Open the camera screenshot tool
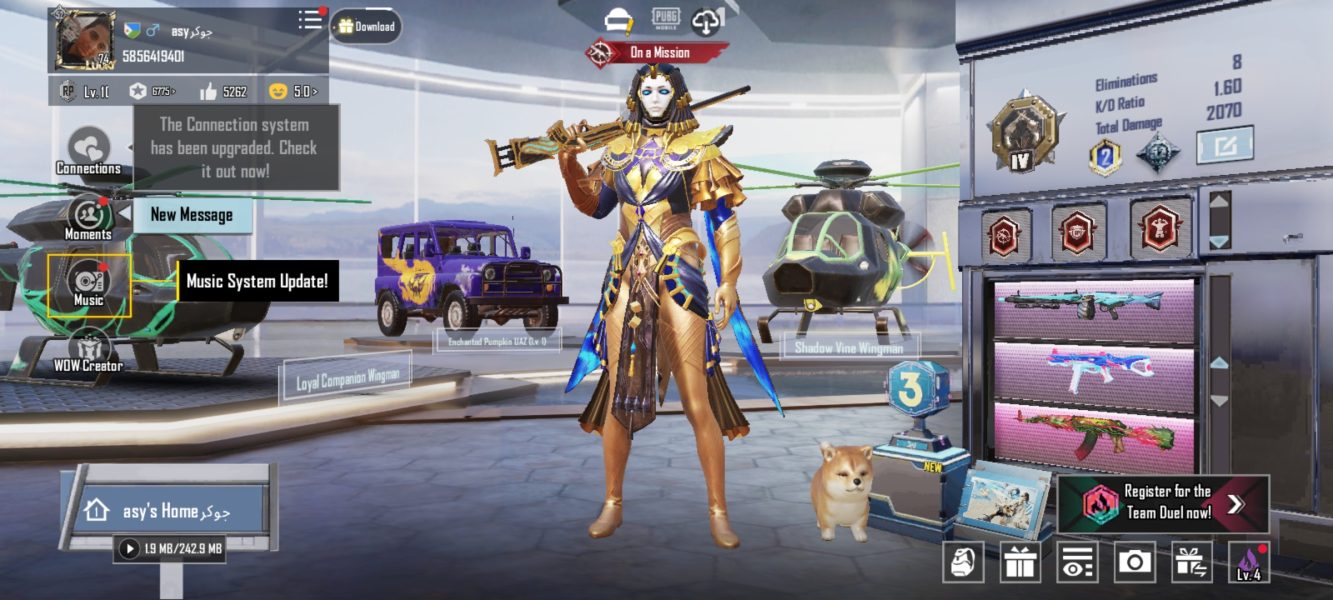 coord(1134,561)
